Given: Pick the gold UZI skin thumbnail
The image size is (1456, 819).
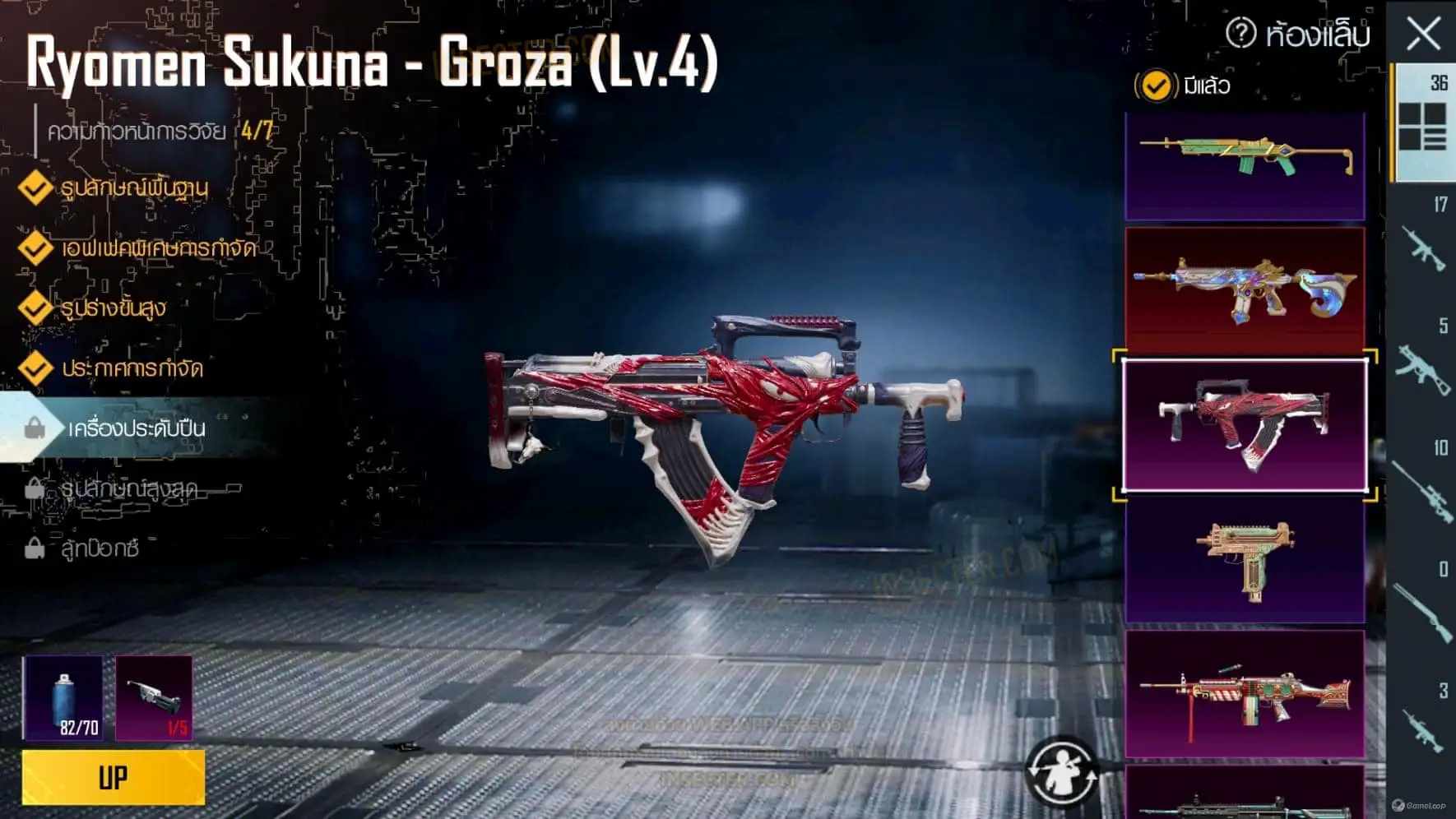Looking at the screenshot, I should (1245, 561).
